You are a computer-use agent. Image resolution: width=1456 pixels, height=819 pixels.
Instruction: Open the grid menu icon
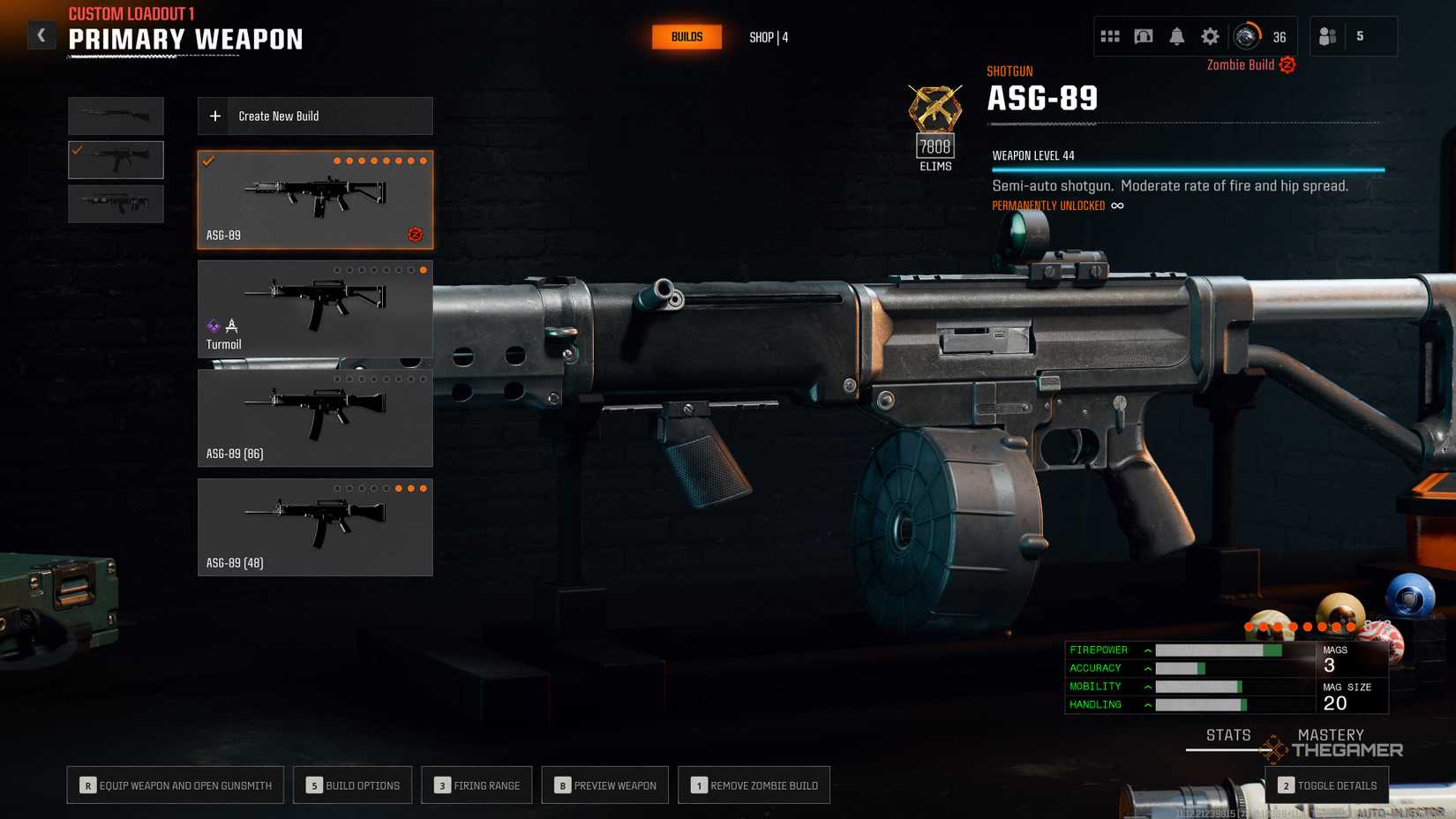(1110, 36)
